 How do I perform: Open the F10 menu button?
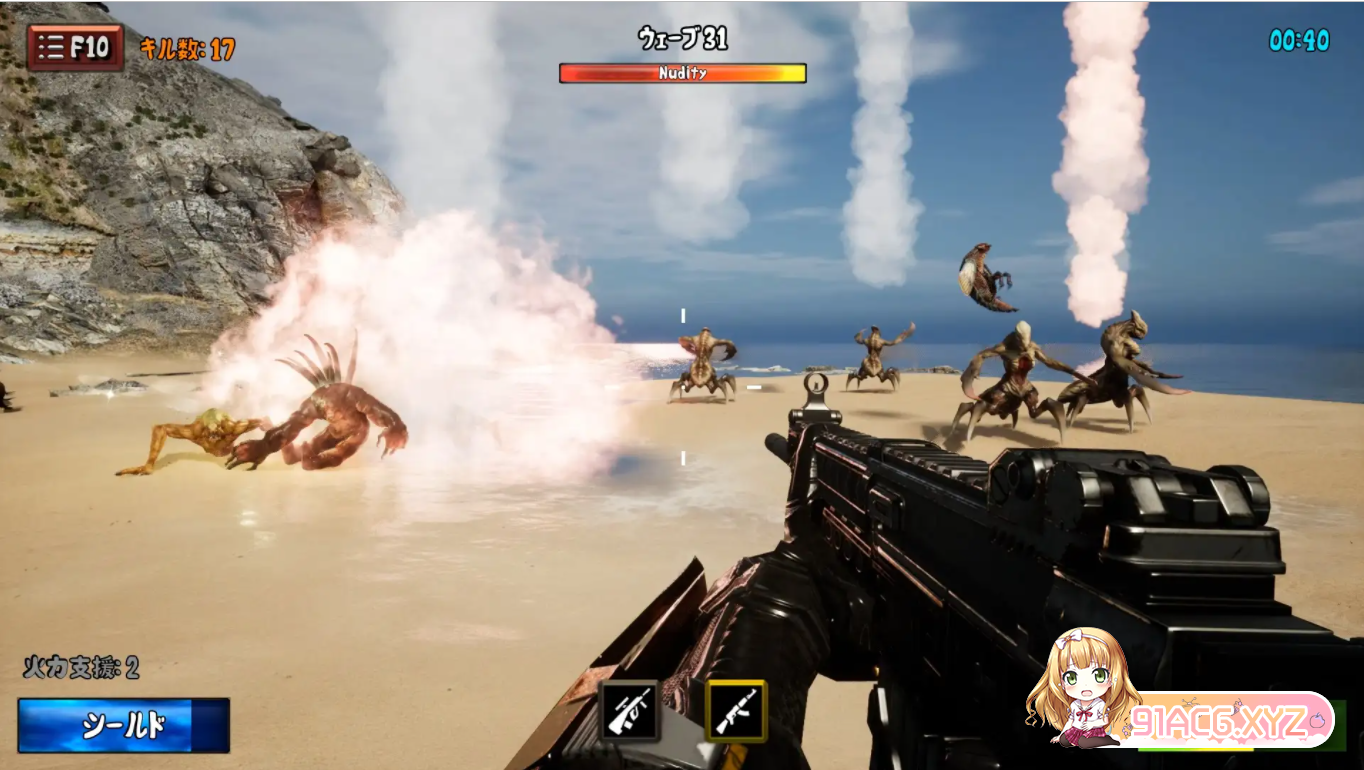76,47
